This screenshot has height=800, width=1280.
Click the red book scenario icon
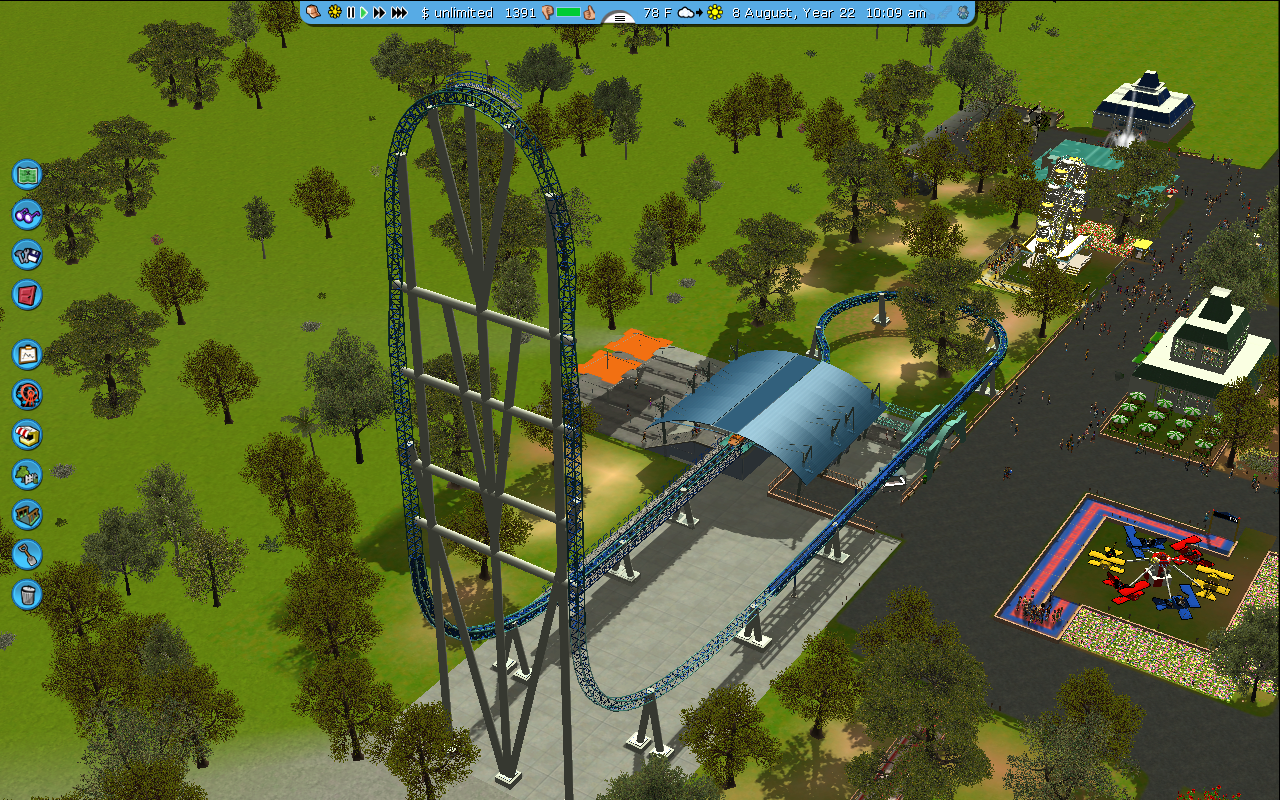pos(27,294)
